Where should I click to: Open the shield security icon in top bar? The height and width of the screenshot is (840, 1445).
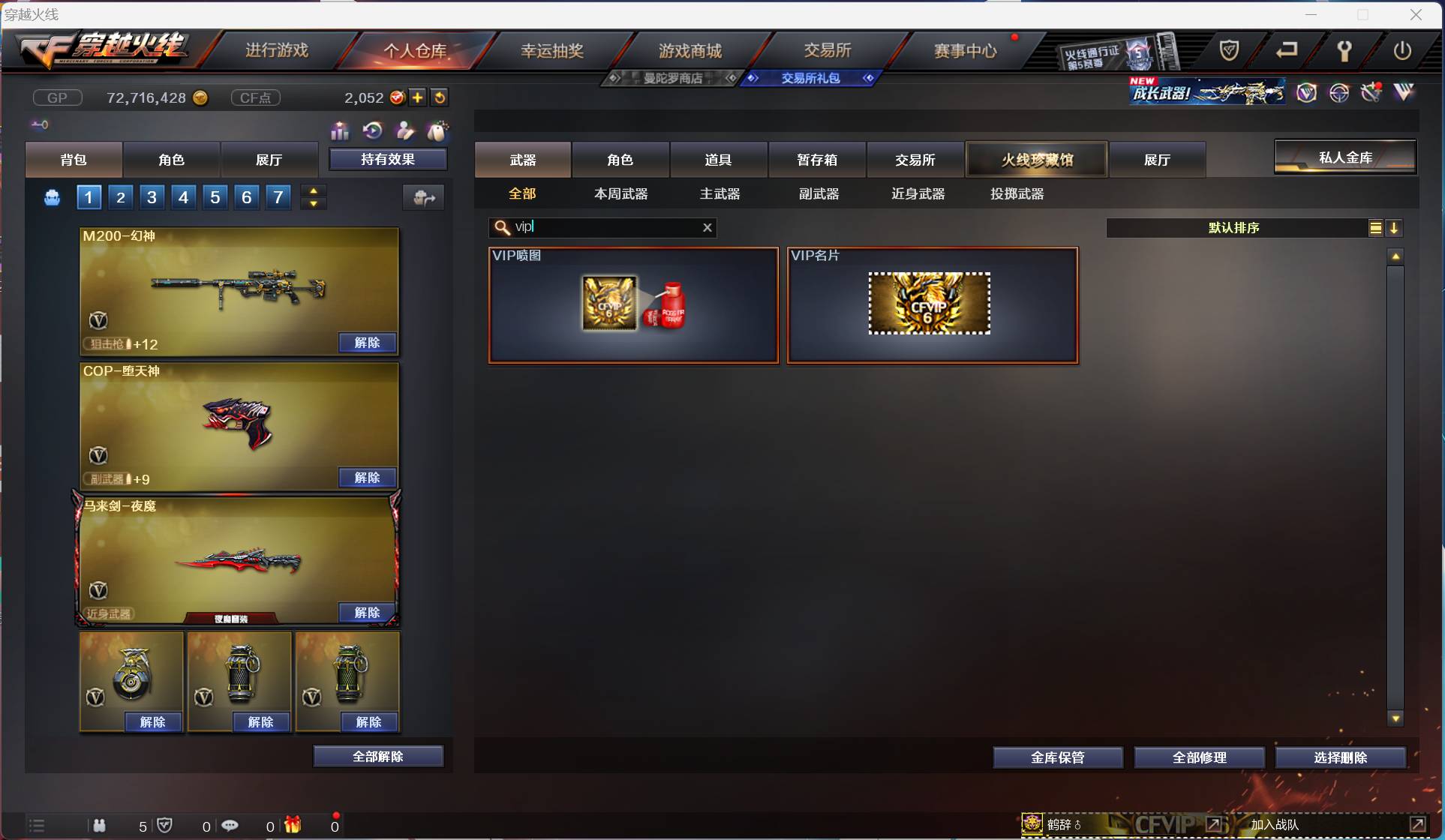[1228, 51]
